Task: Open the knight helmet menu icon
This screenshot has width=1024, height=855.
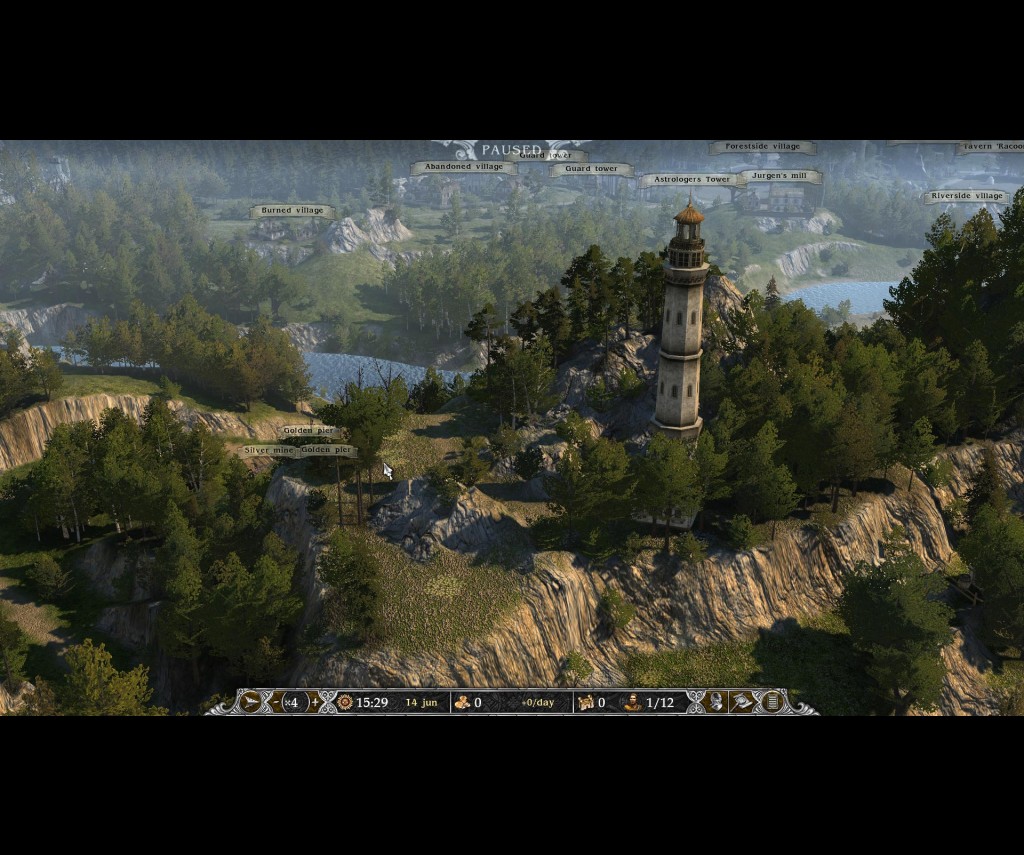Action: click(x=717, y=702)
